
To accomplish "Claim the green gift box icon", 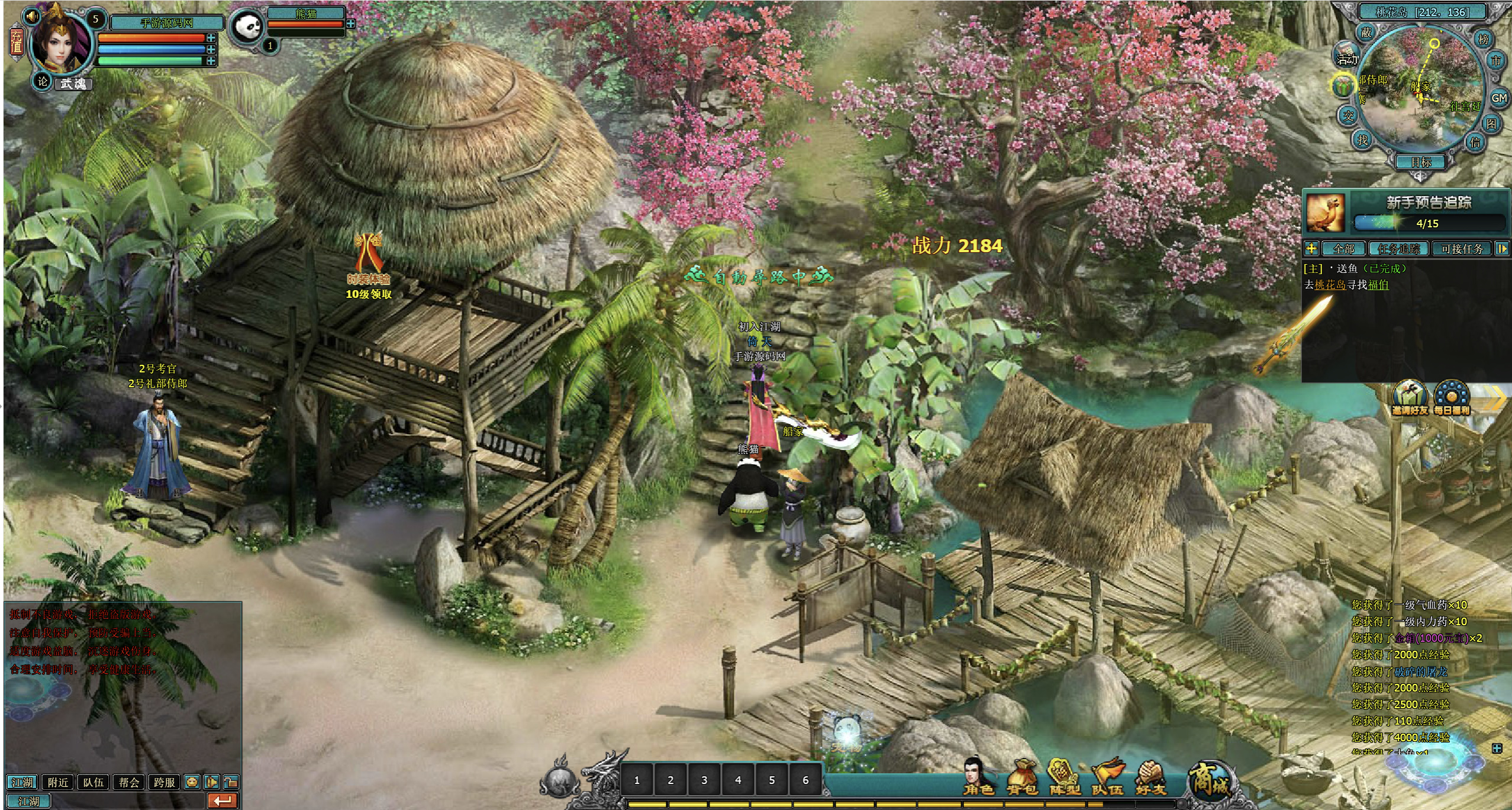I will pos(1343,86).
